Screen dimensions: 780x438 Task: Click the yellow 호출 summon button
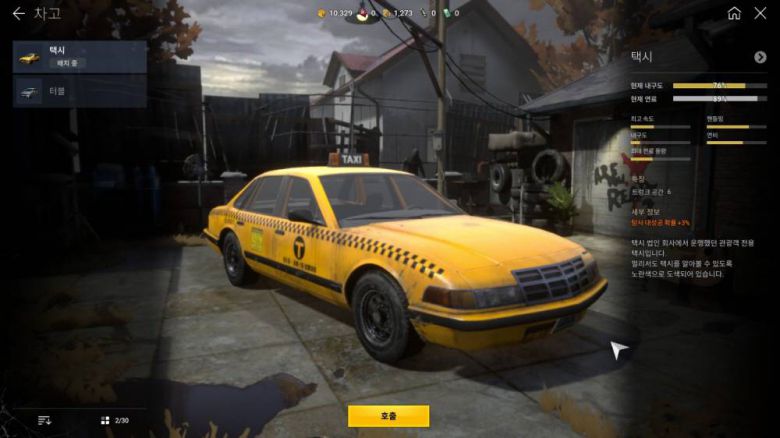(x=388, y=416)
